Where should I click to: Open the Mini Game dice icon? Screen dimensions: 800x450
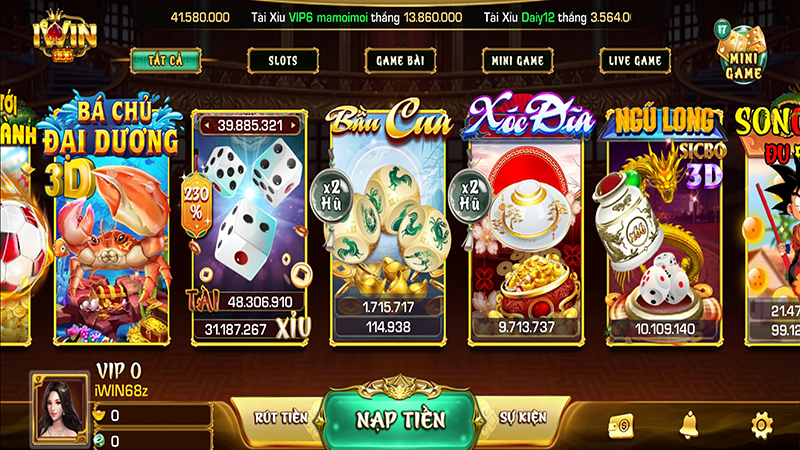[x=743, y=52]
